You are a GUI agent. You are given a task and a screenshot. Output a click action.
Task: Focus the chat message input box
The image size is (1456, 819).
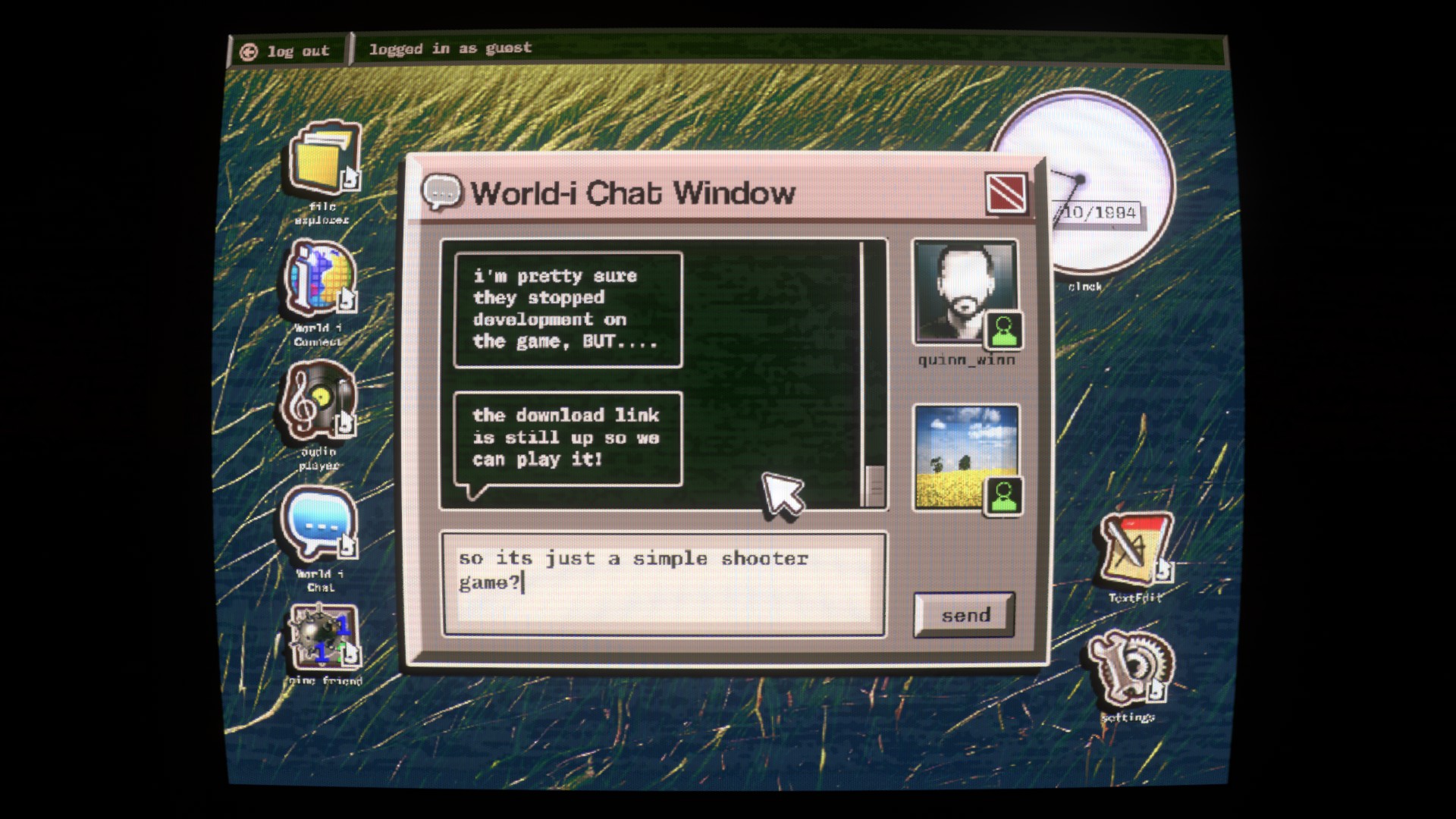664,584
